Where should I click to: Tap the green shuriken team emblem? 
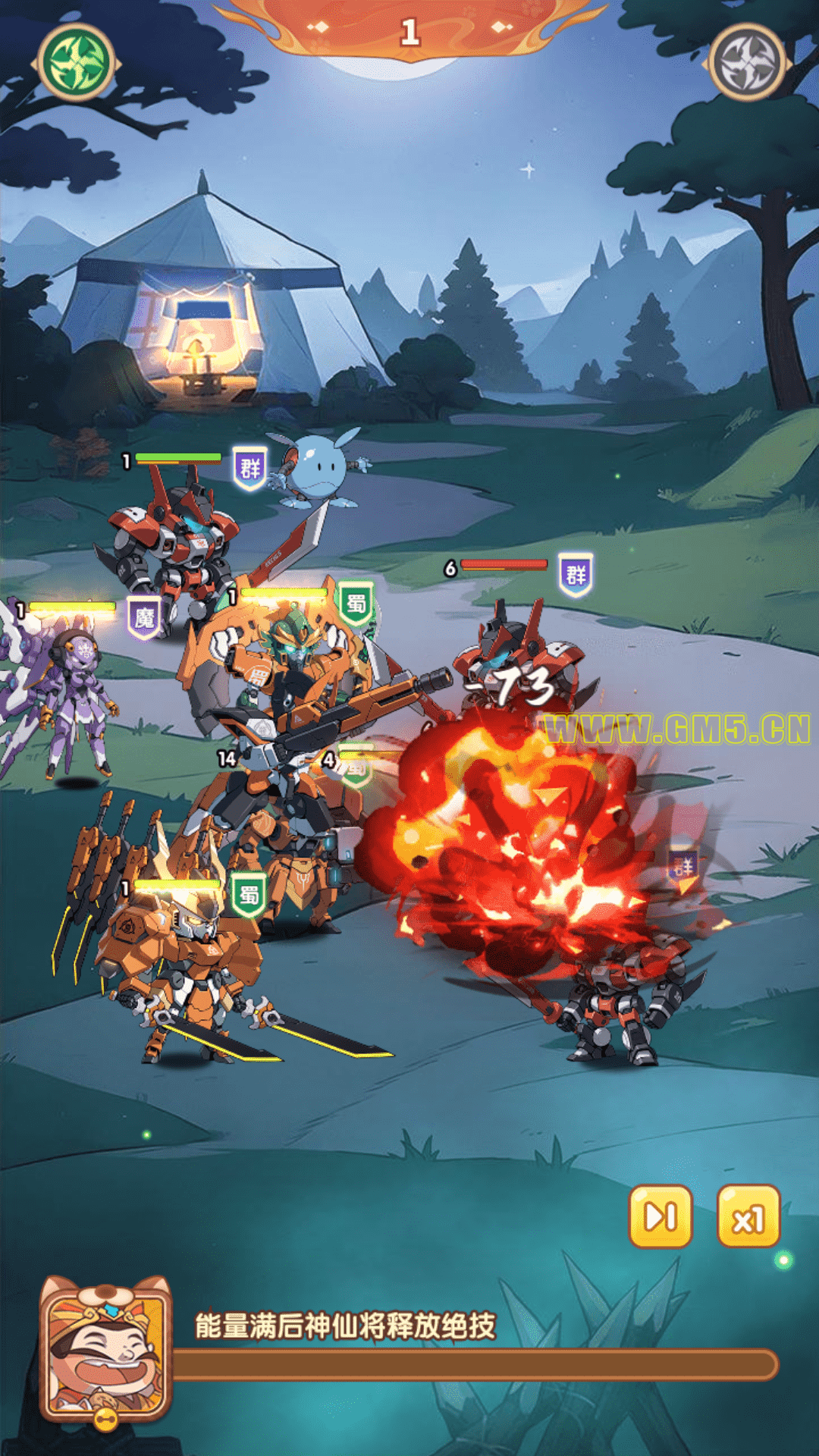[76, 63]
